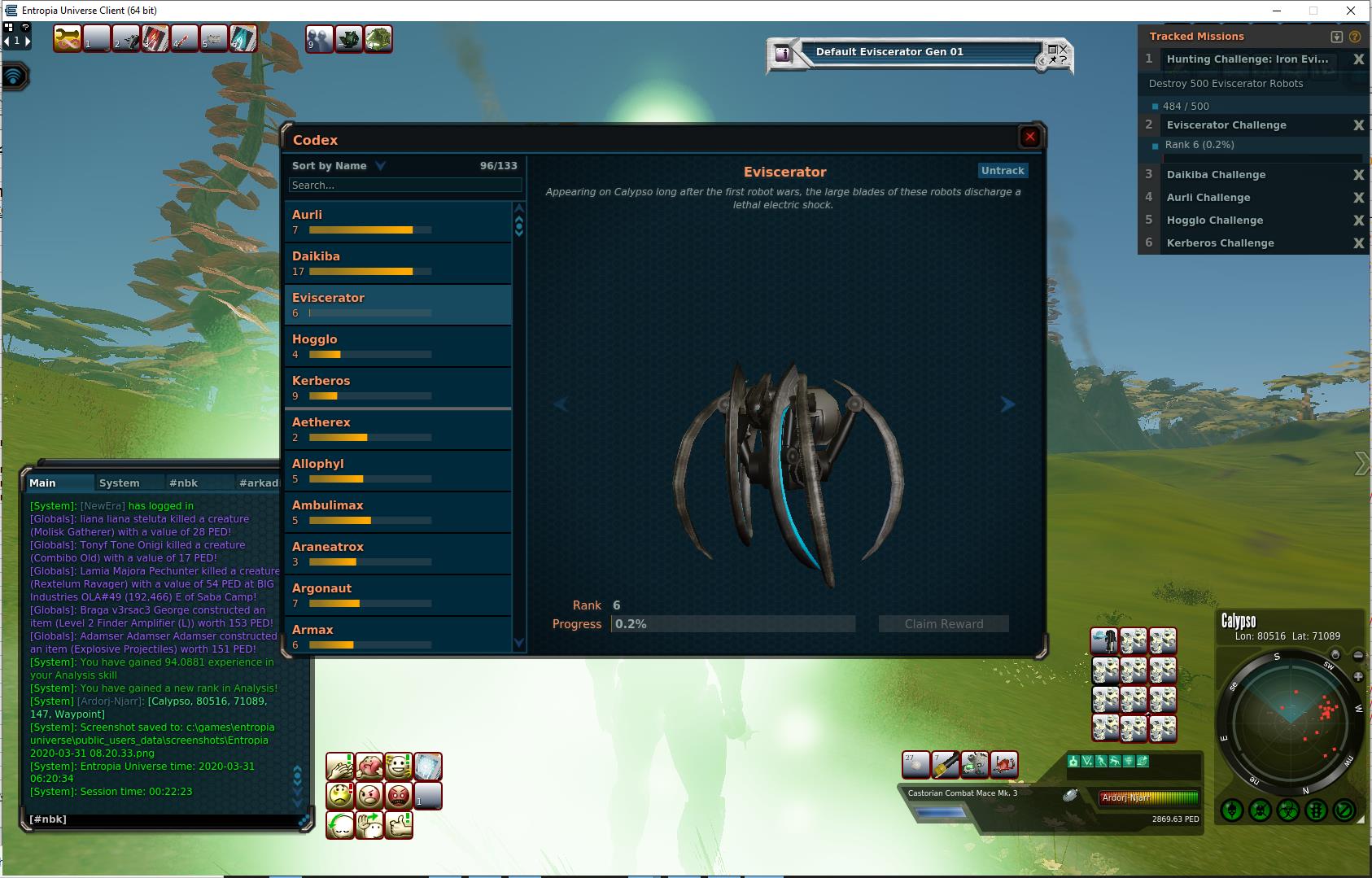Show the Aetherex codex entry
Viewport: 1372px width, 878px height.
point(398,429)
